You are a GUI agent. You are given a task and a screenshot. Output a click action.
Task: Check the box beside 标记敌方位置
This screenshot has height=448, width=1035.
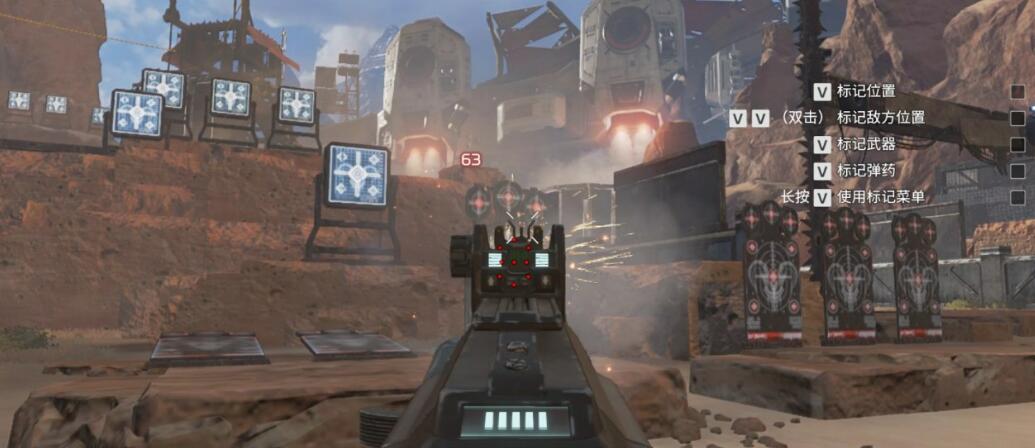(x=1017, y=118)
